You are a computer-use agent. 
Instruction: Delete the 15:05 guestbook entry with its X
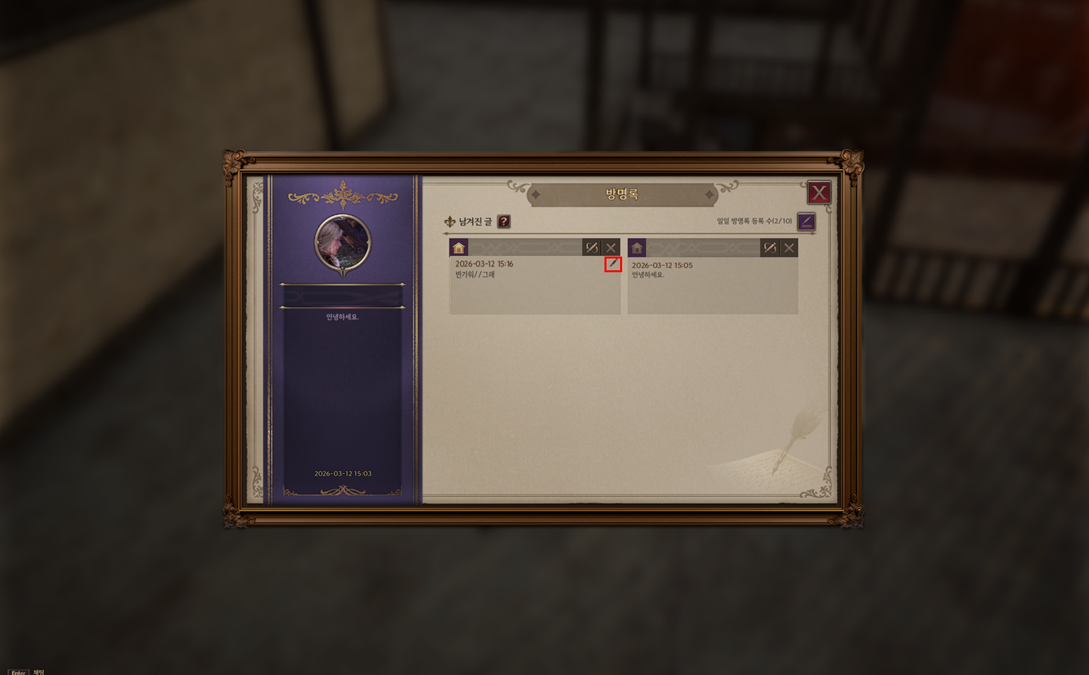(x=789, y=248)
